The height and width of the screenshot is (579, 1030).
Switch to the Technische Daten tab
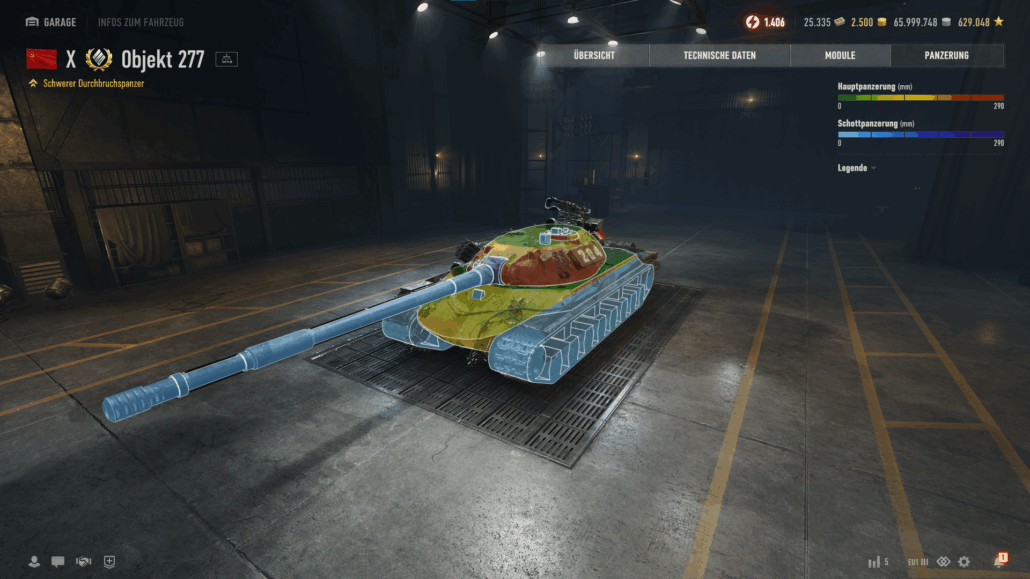coord(719,56)
